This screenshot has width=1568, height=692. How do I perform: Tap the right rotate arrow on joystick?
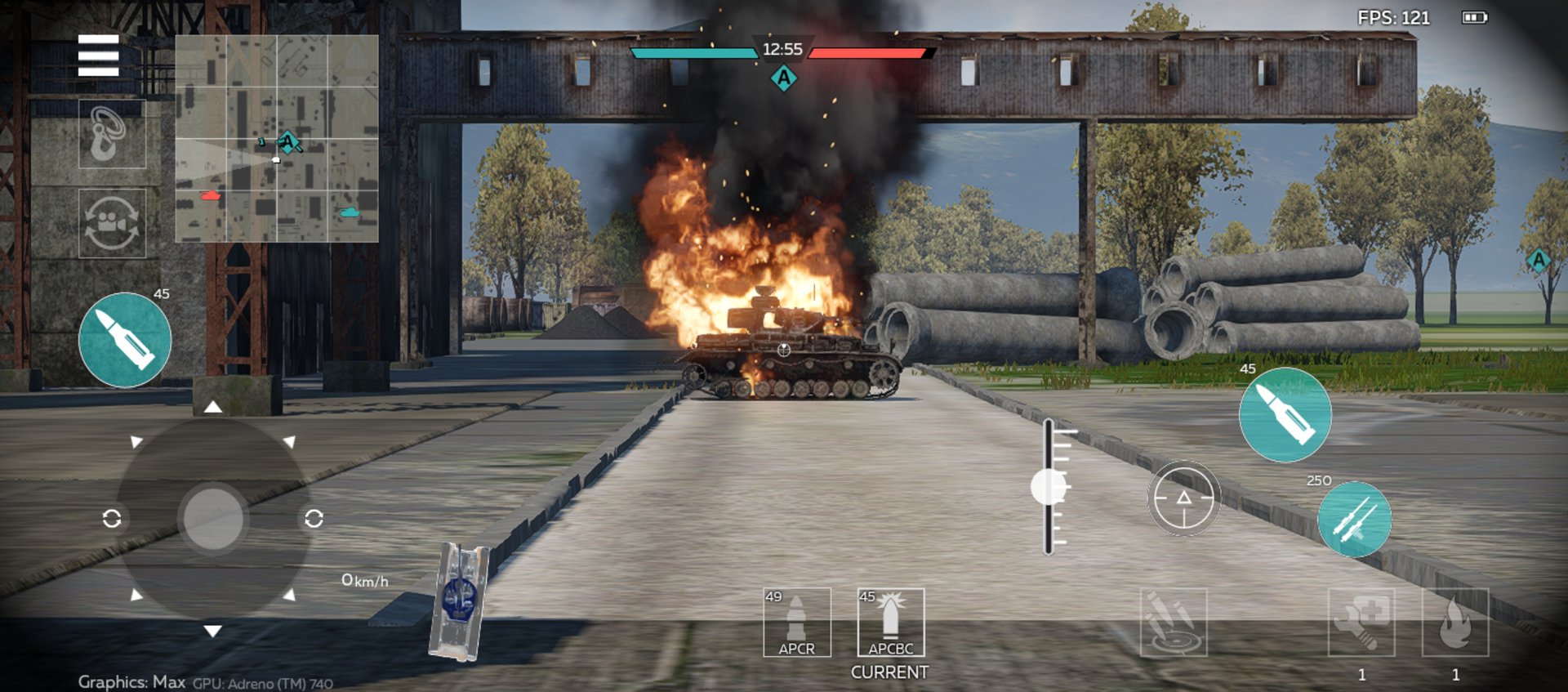[x=314, y=519]
